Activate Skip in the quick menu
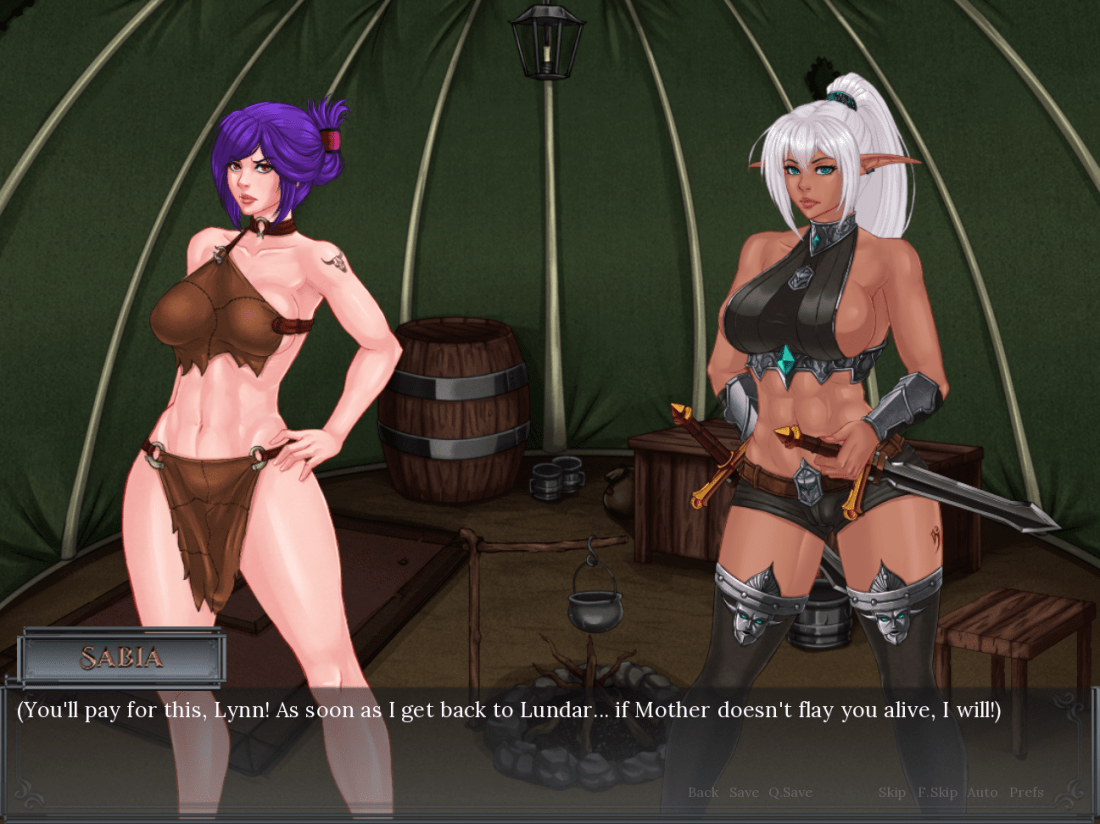 coord(892,792)
